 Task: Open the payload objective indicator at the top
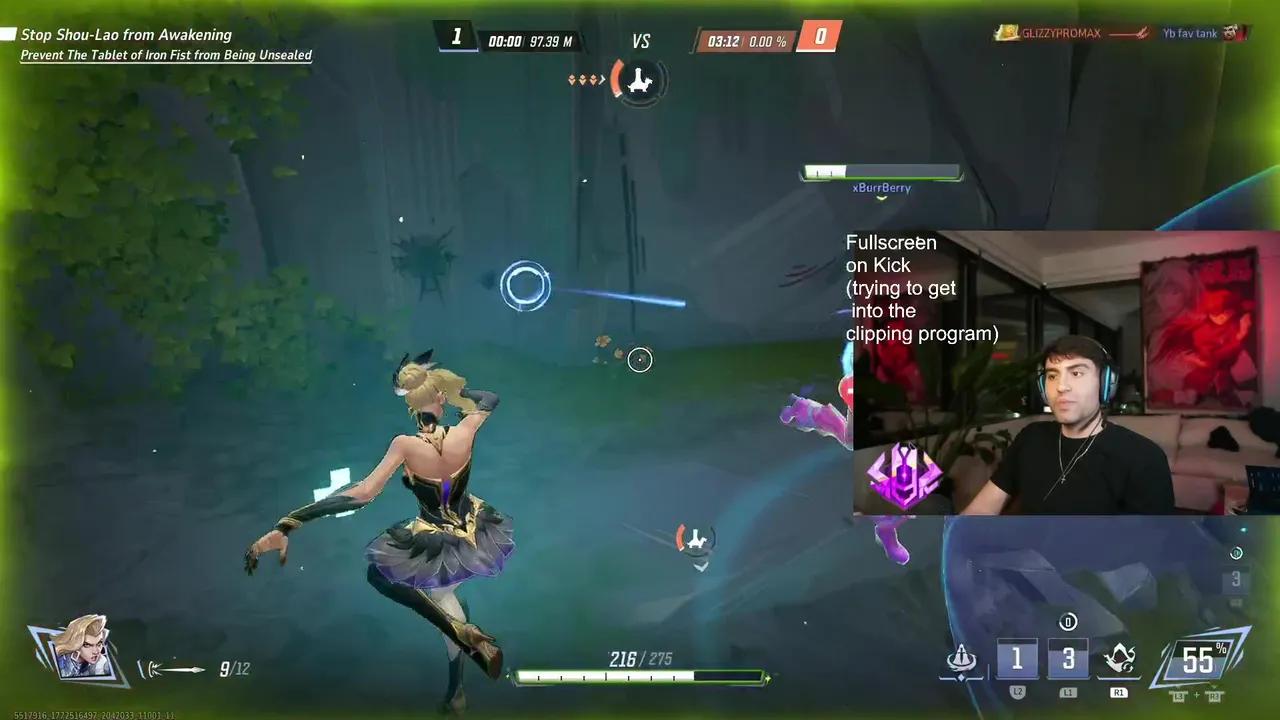pyautogui.click(x=640, y=80)
